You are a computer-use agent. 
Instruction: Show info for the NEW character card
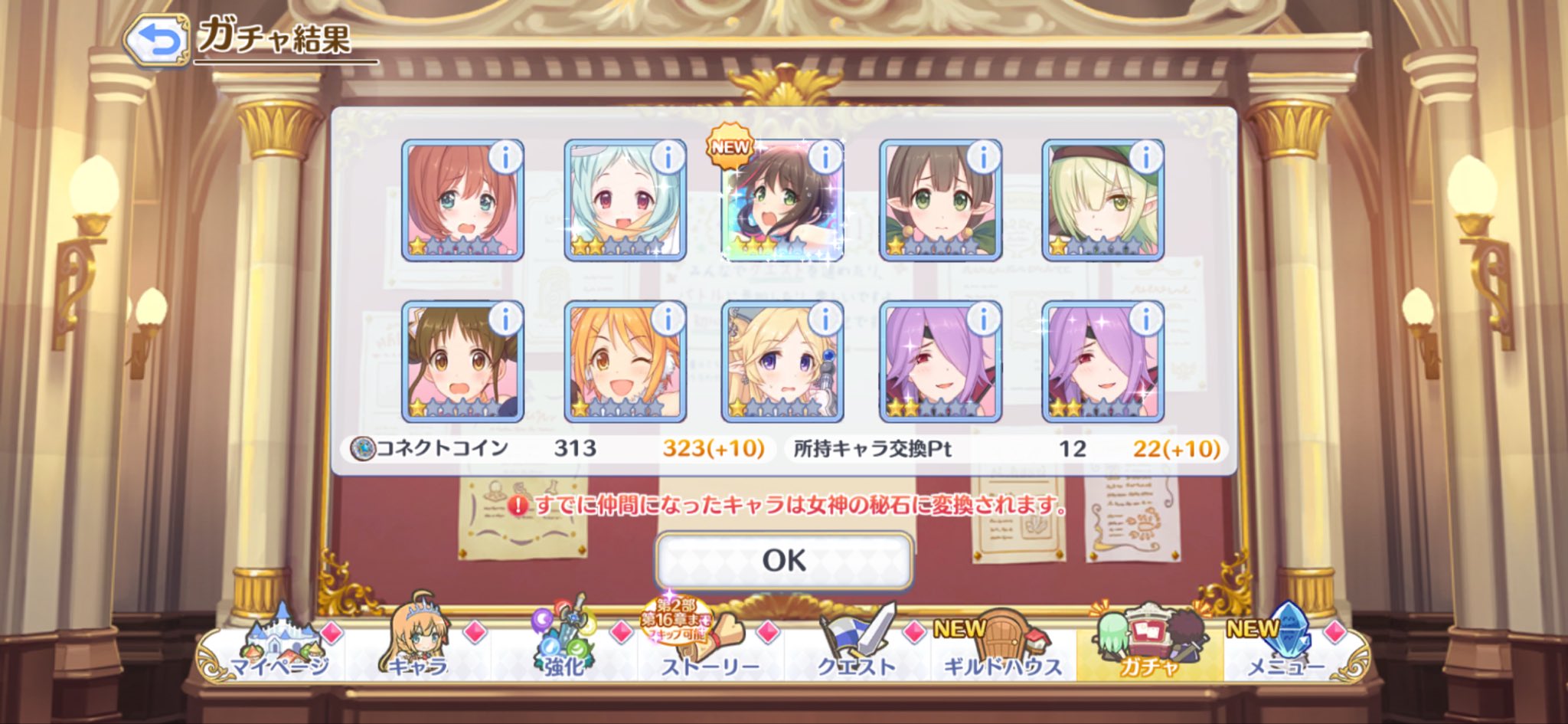point(825,157)
